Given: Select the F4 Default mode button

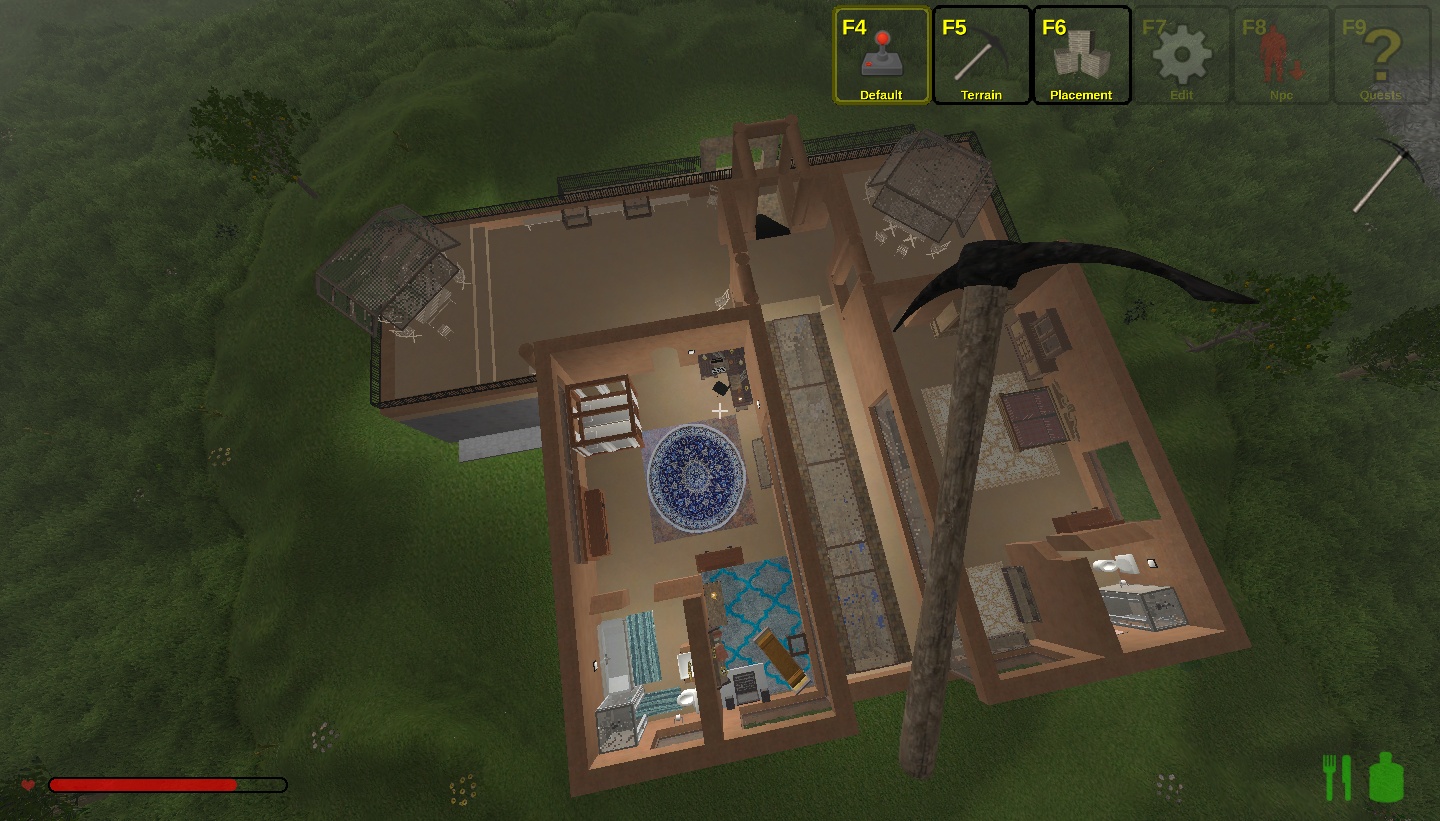Looking at the screenshot, I should 881,56.
